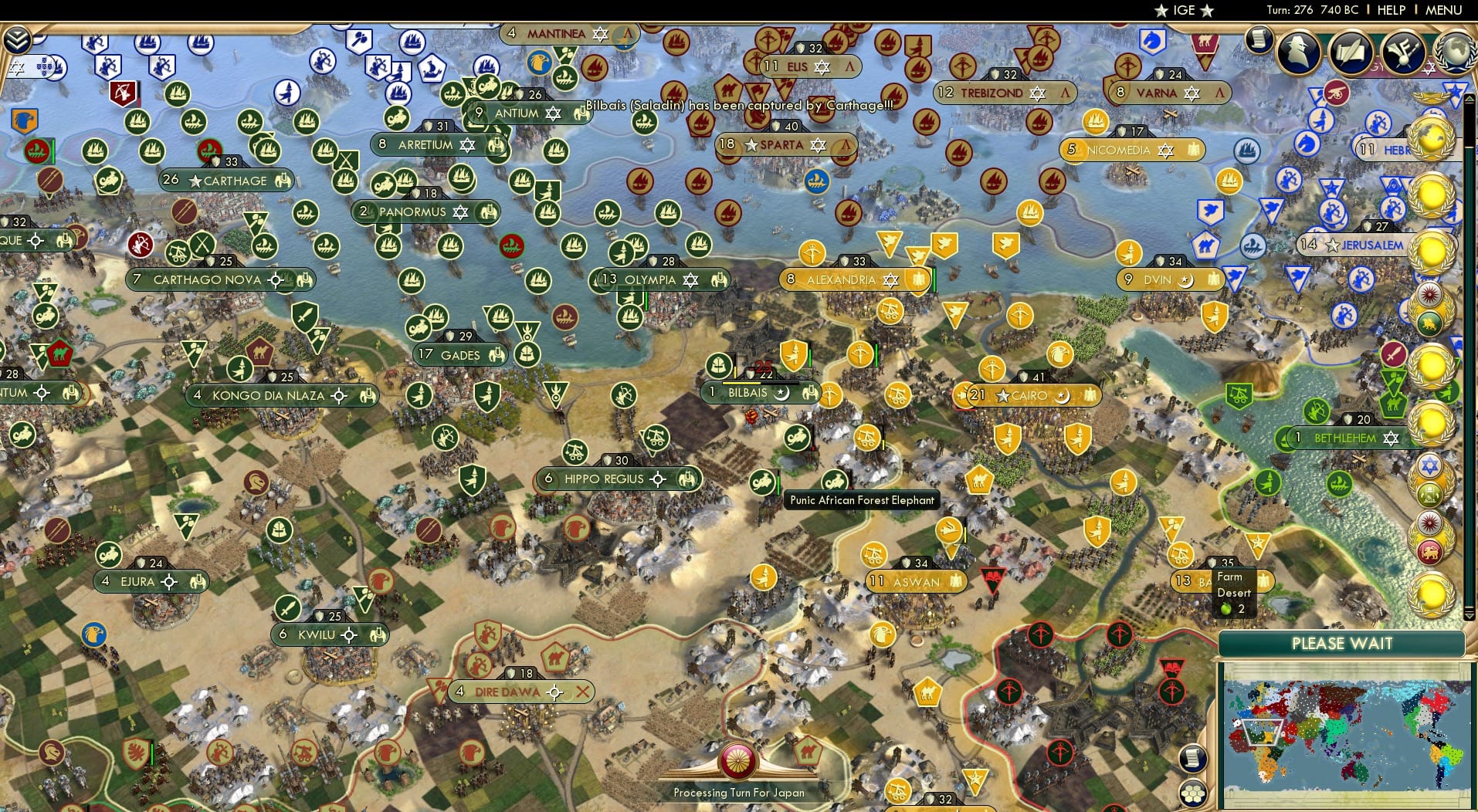Select the Alexandria city banner
The height and width of the screenshot is (812, 1478).
coord(842,281)
